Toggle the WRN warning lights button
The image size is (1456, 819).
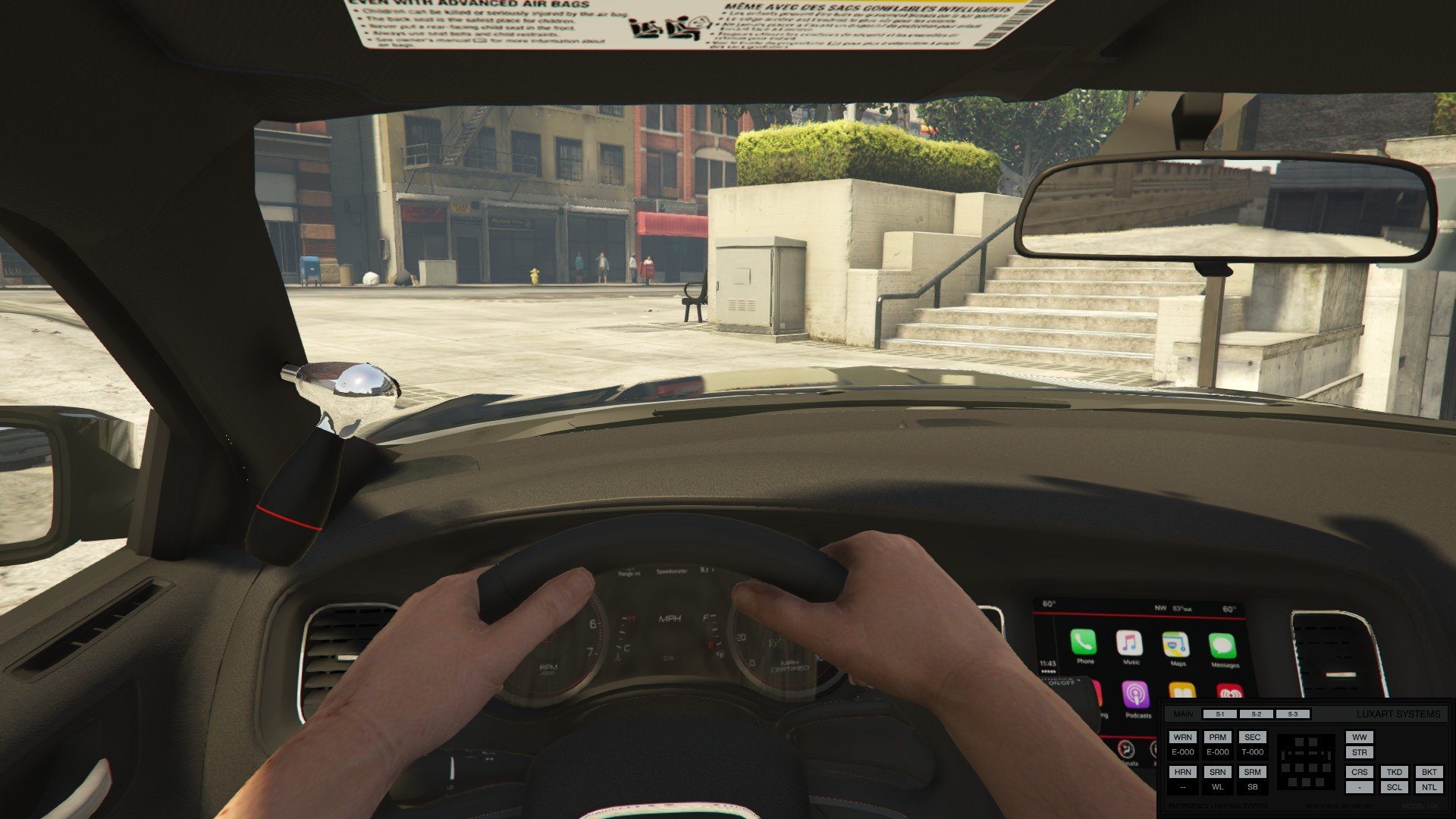click(1182, 737)
